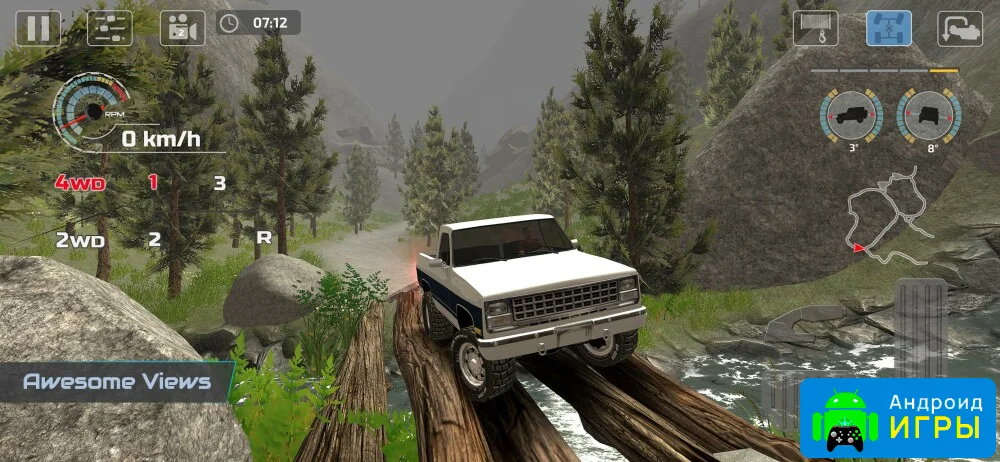Toggle the blue differential lock button

(x=888, y=27)
